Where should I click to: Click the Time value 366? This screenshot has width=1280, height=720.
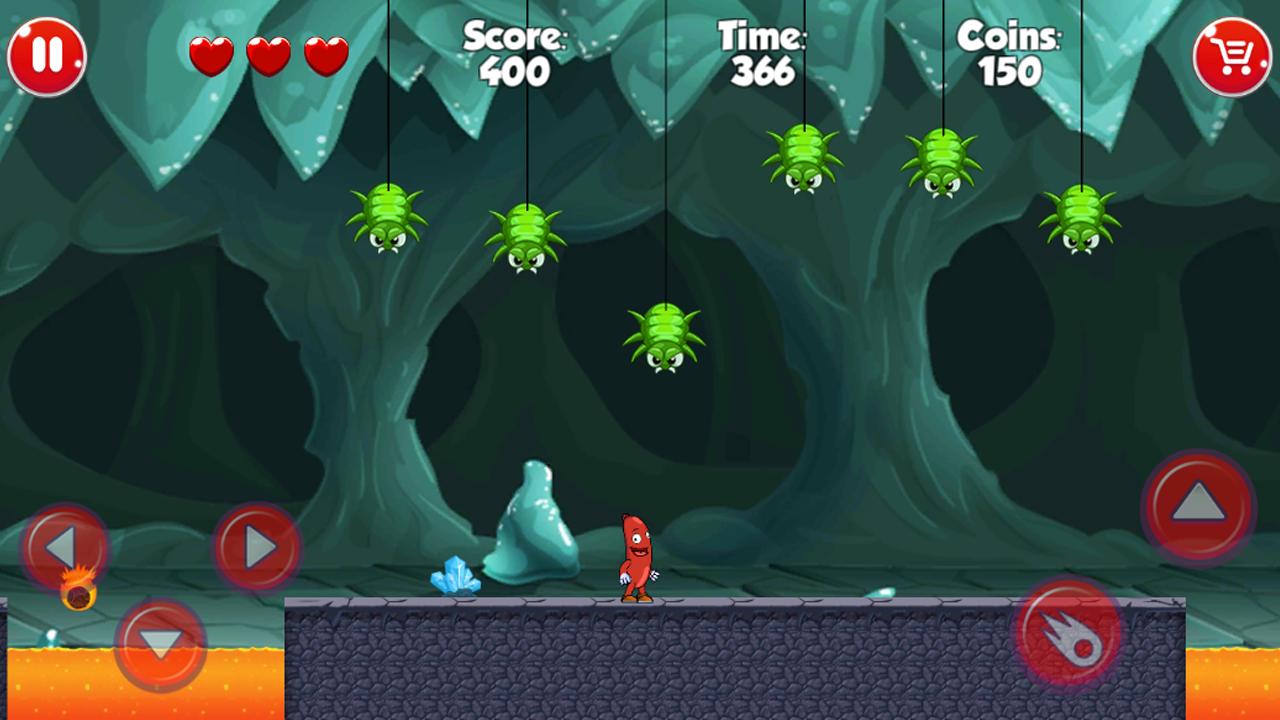pyautogui.click(x=762, y=70)
